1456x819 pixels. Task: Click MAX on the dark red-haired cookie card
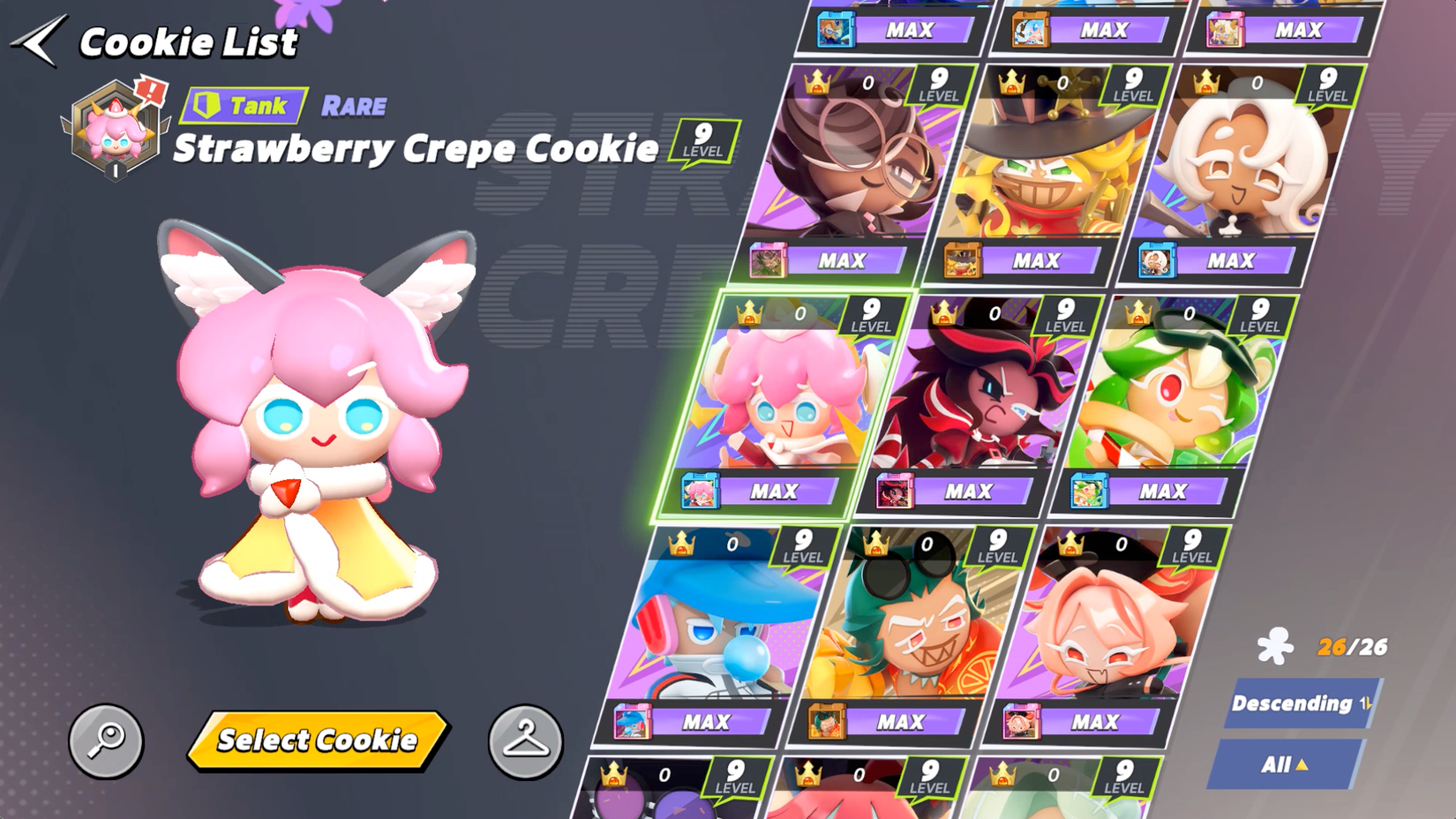pos(968,492)
